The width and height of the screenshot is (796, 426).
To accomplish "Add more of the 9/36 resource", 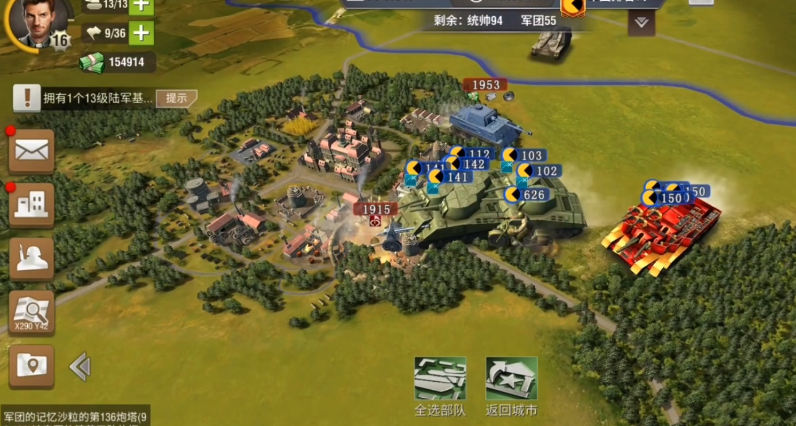I will tap(142, 33).
